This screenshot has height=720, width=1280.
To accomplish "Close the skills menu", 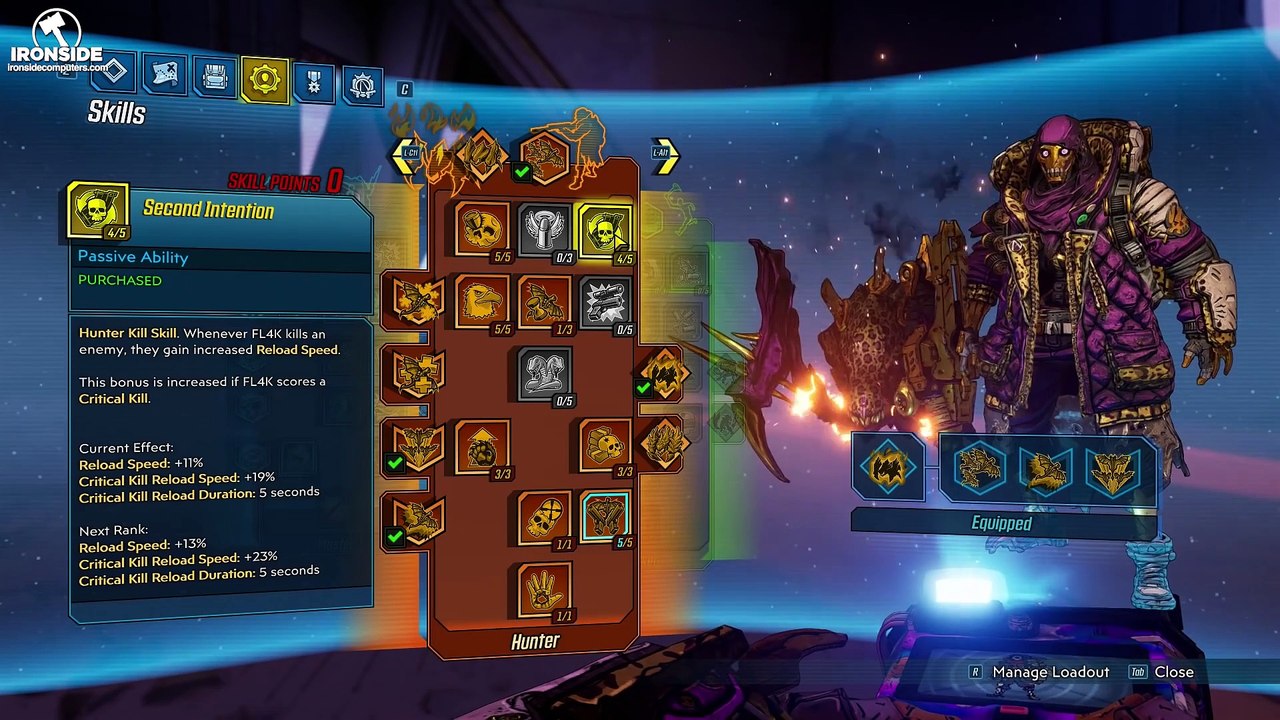I will pyautogui.click(x=1173, y=672).
